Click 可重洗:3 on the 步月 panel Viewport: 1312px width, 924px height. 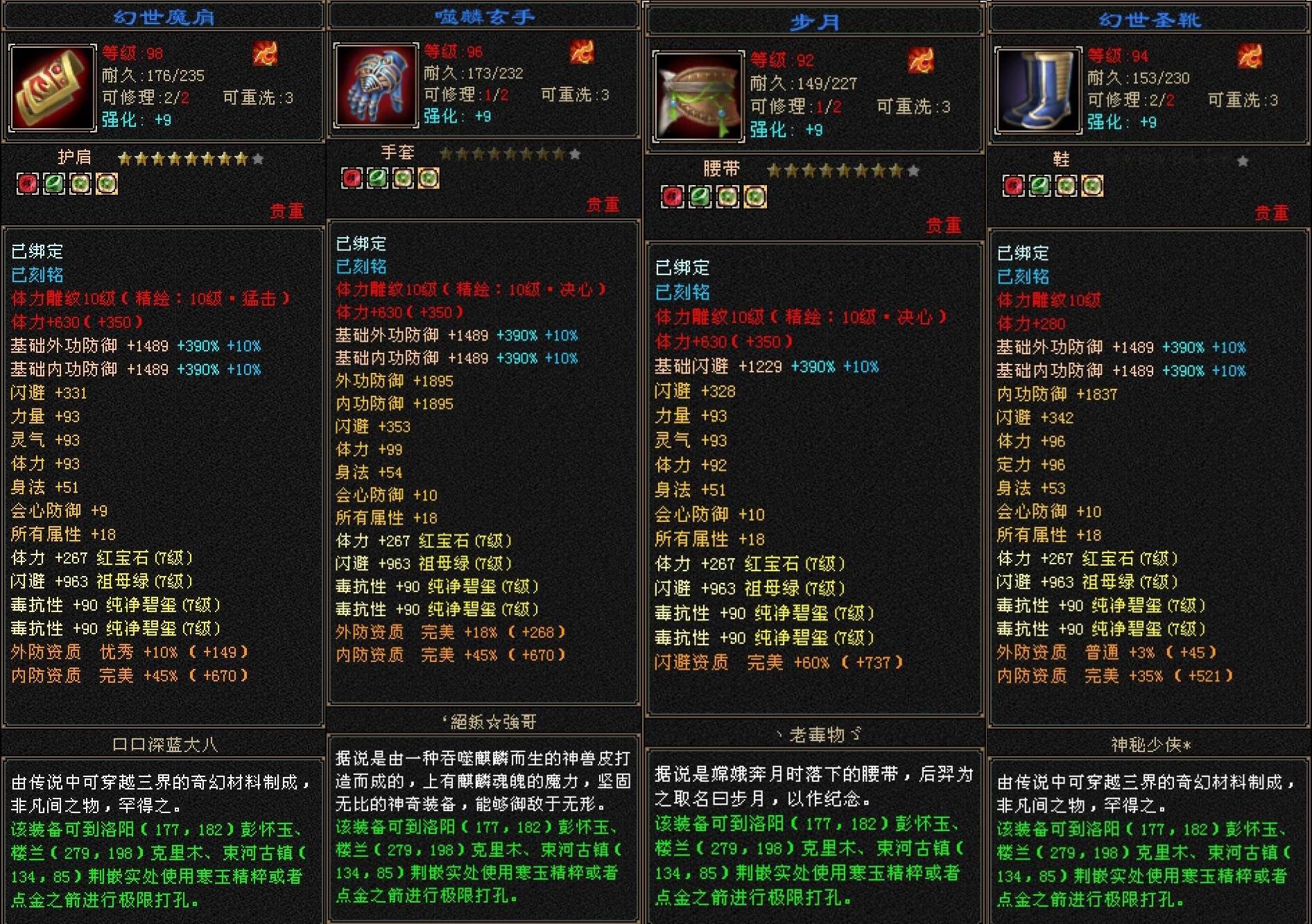coord(913,107)
